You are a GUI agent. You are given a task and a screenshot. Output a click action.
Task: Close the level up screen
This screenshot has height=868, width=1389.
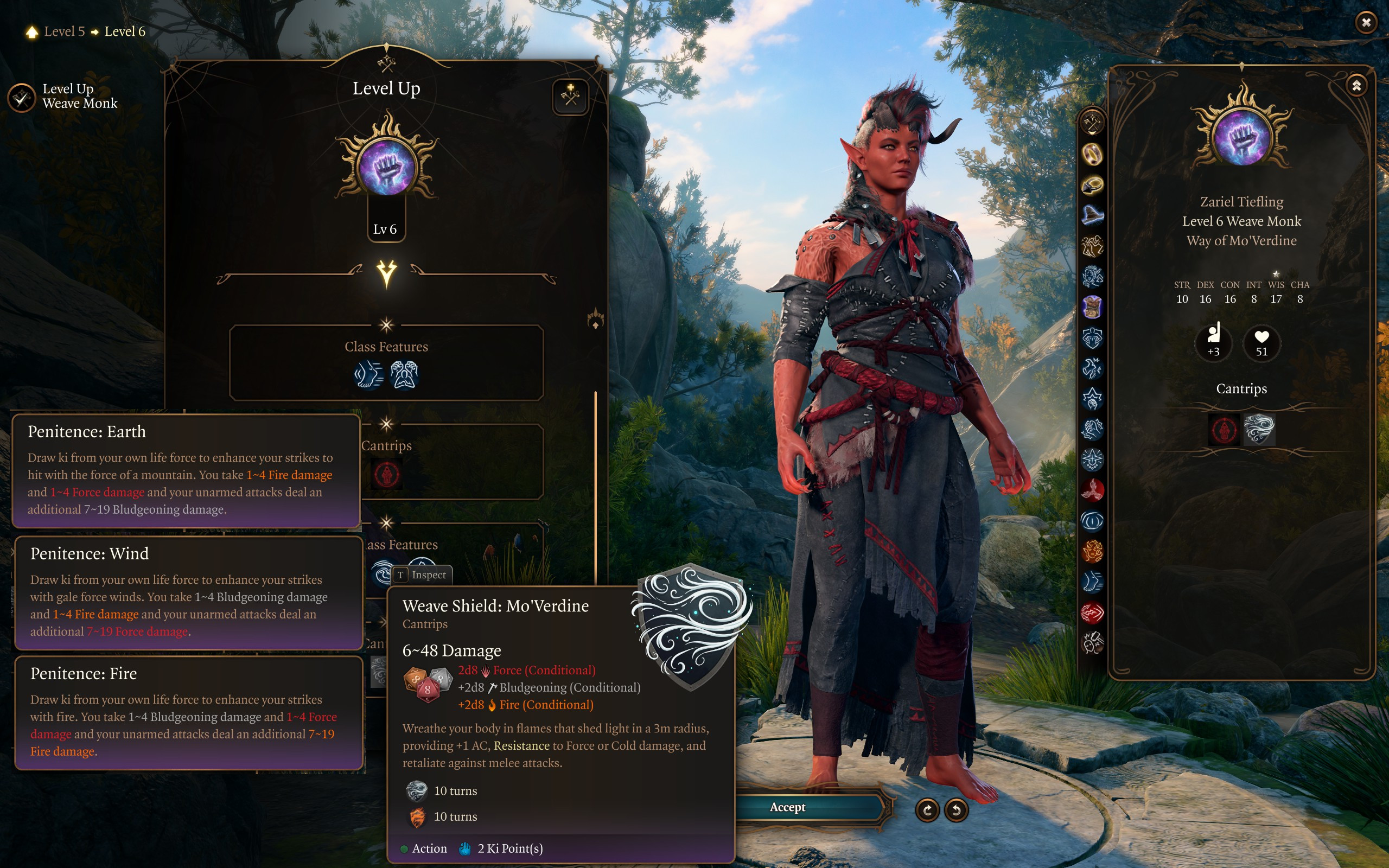click(x=1366, y=22)
